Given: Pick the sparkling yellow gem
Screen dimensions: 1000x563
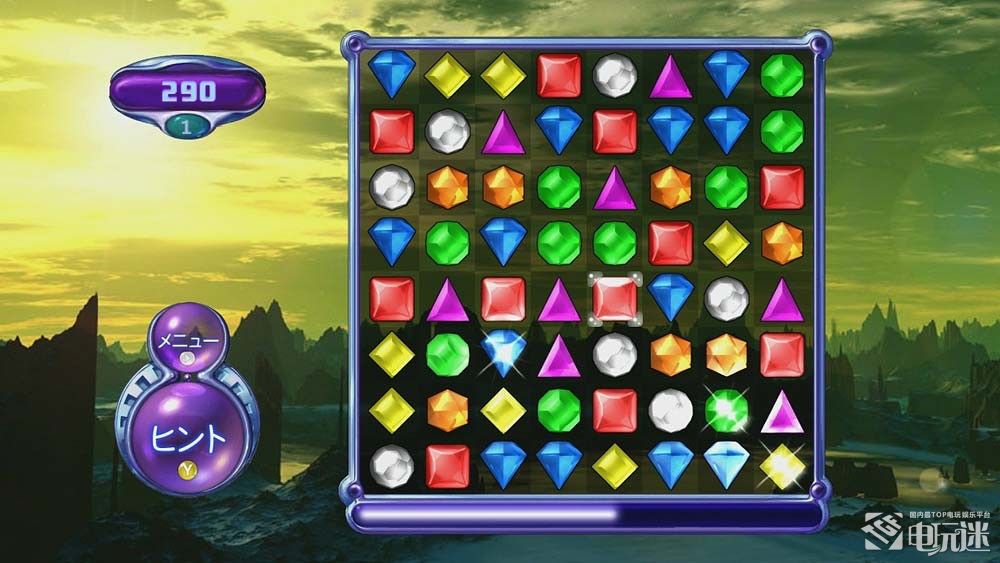Looking at the screenshot, I should click(780, 464).
